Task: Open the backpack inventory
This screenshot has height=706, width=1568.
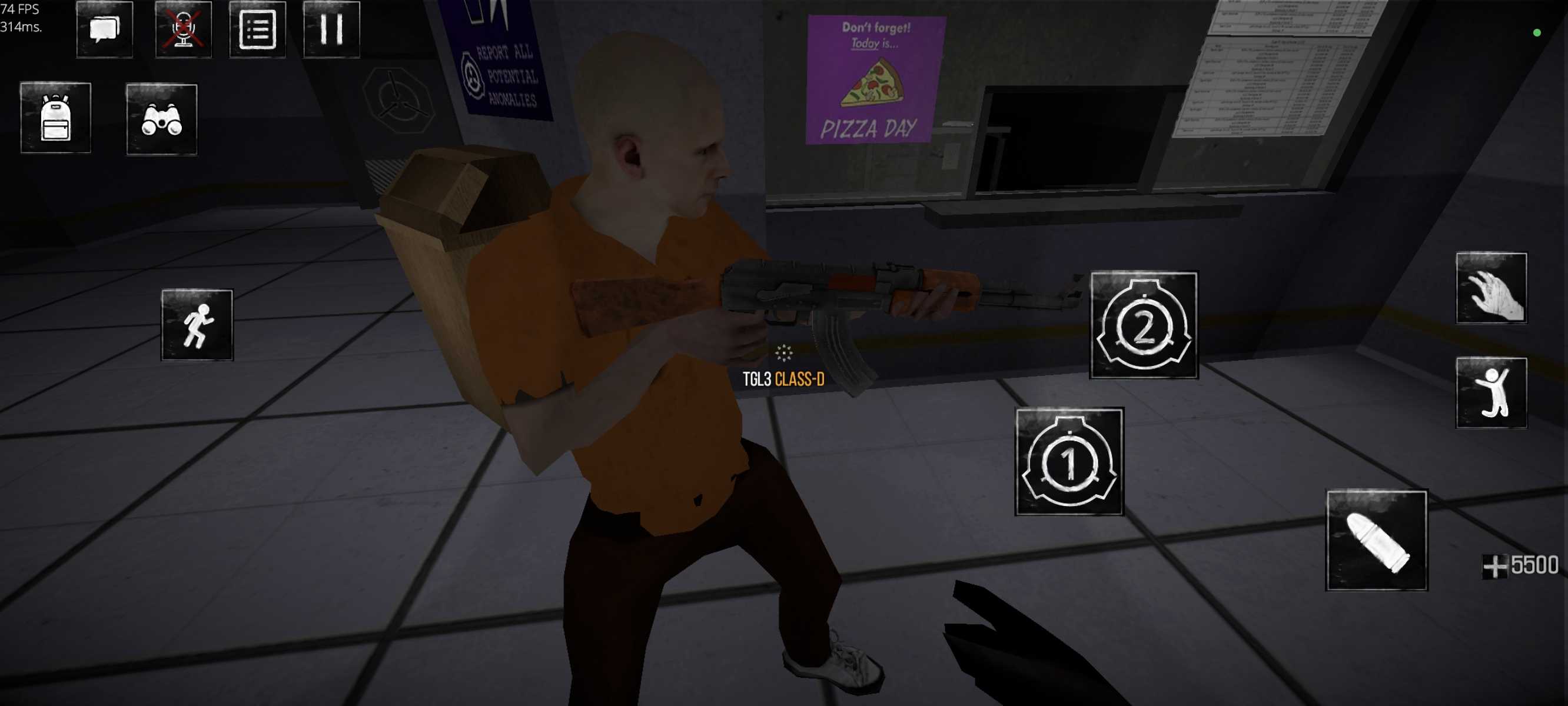Action: [x=55, y=118]
